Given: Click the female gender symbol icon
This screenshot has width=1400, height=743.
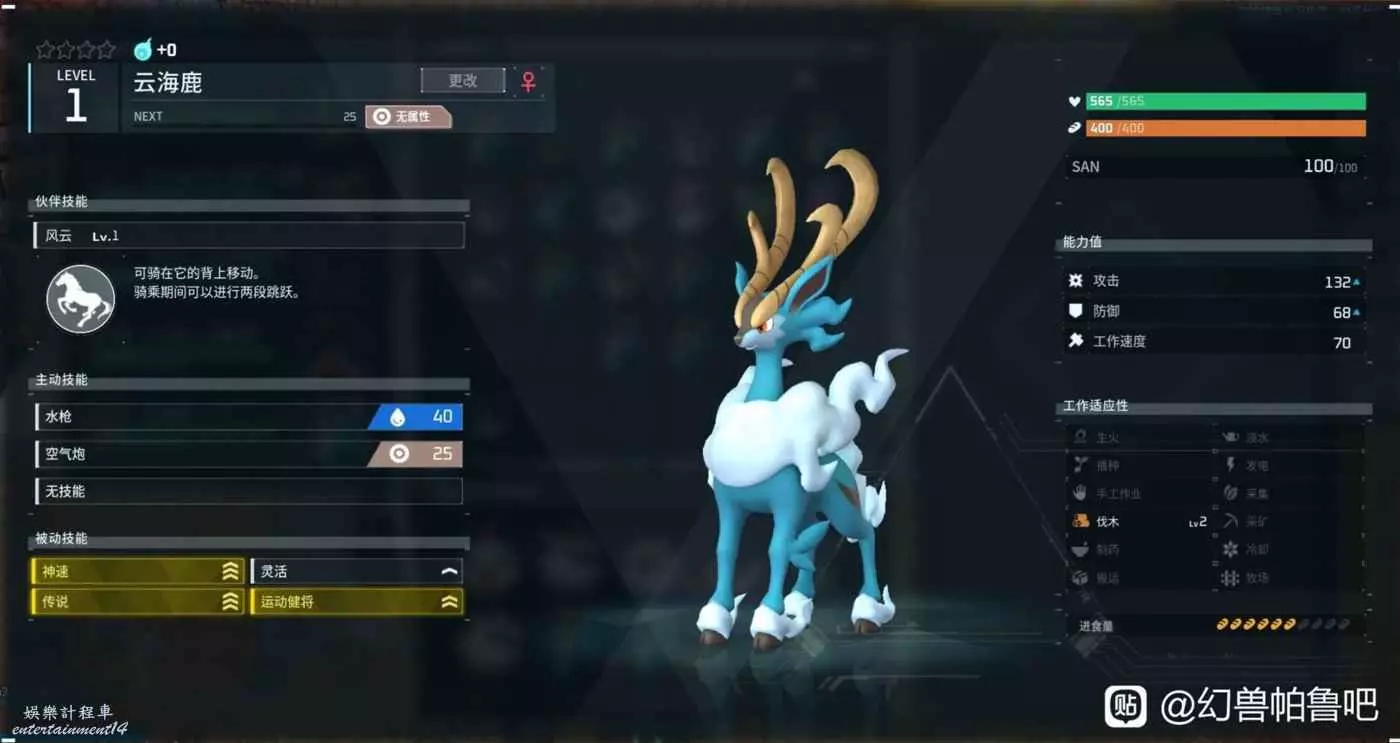Looking at the screenshot, I should pos(529,82).
